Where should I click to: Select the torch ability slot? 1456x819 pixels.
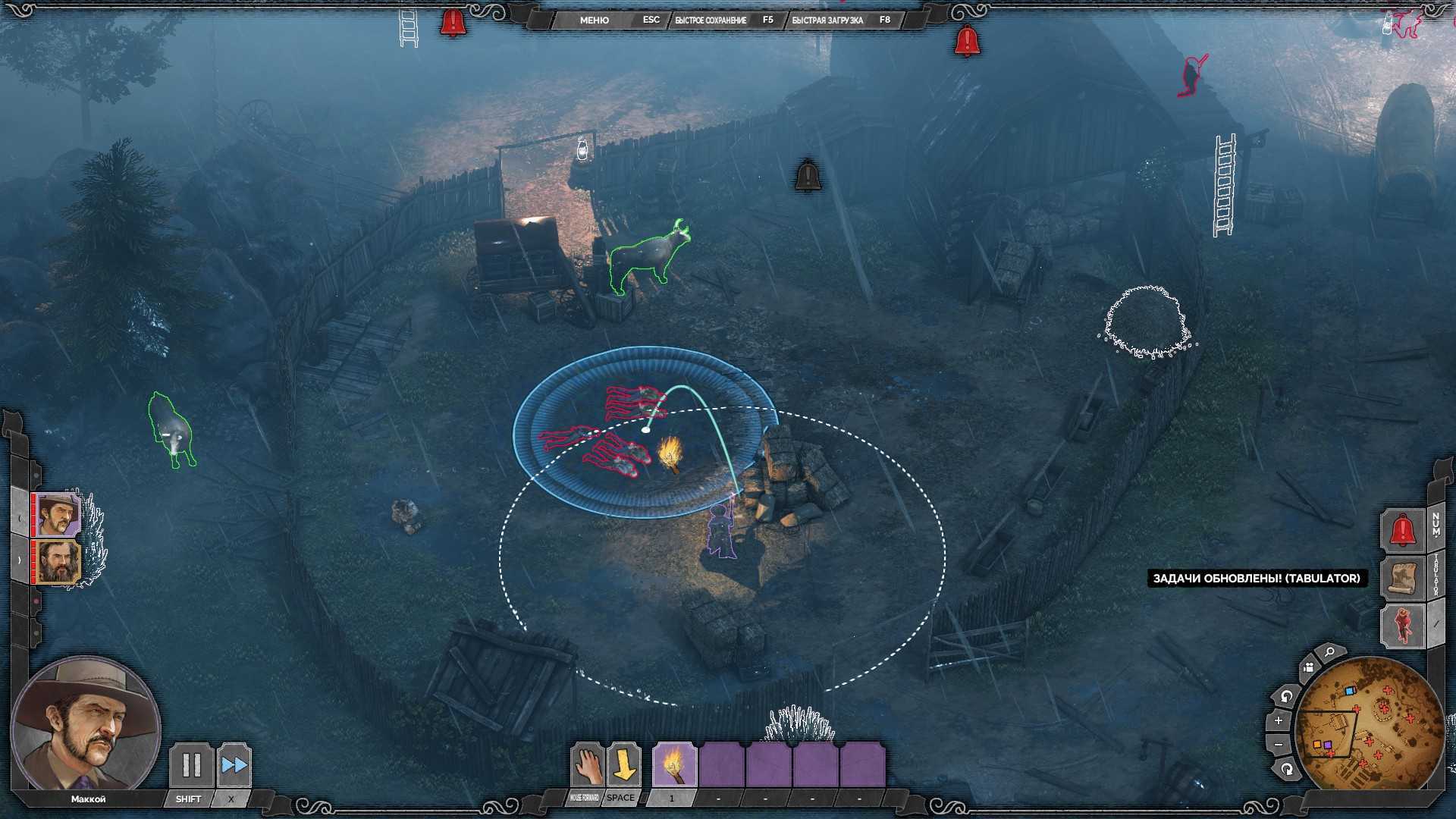[674, 765]
